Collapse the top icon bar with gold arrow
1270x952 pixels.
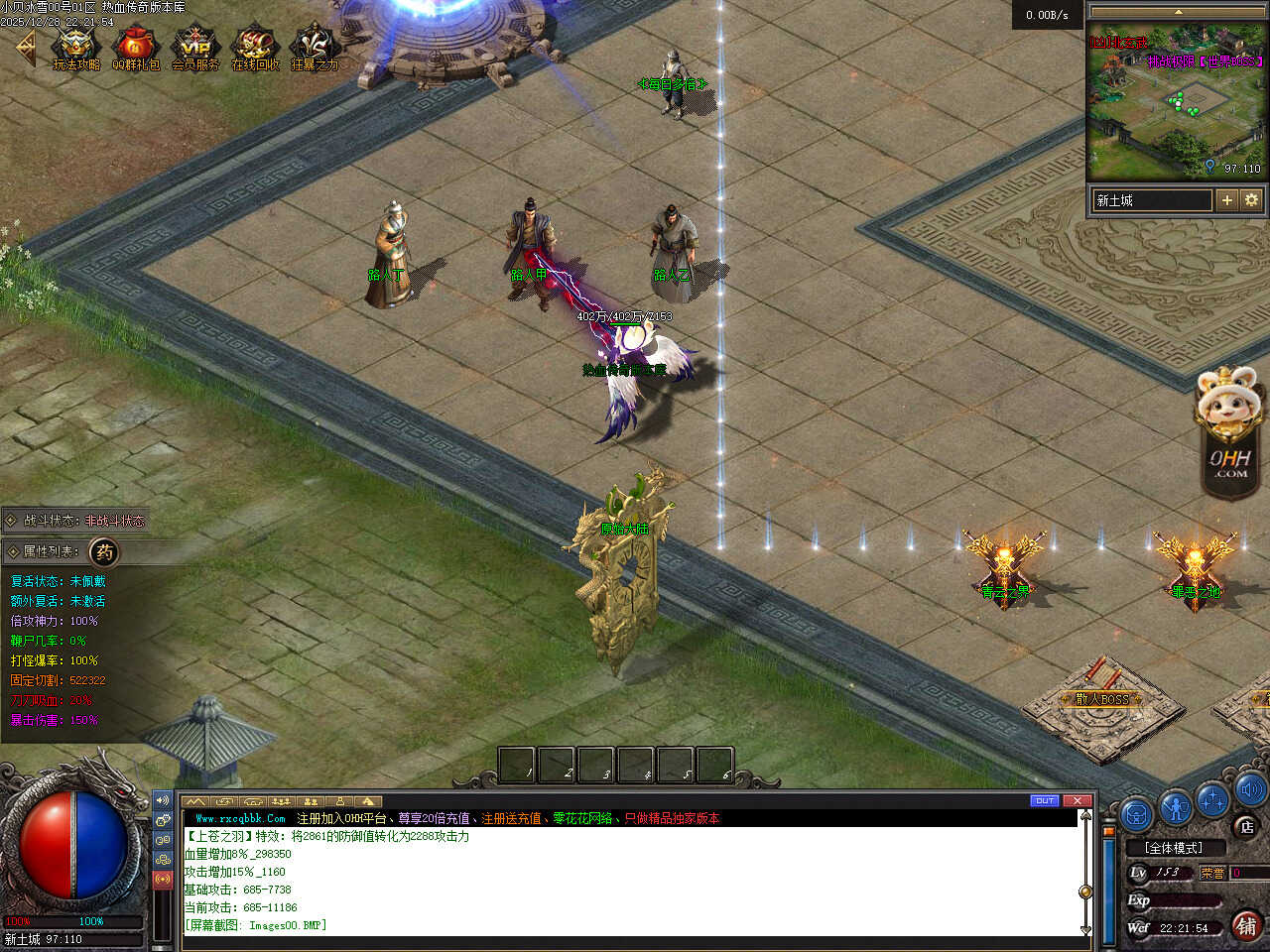pos(25,48)
